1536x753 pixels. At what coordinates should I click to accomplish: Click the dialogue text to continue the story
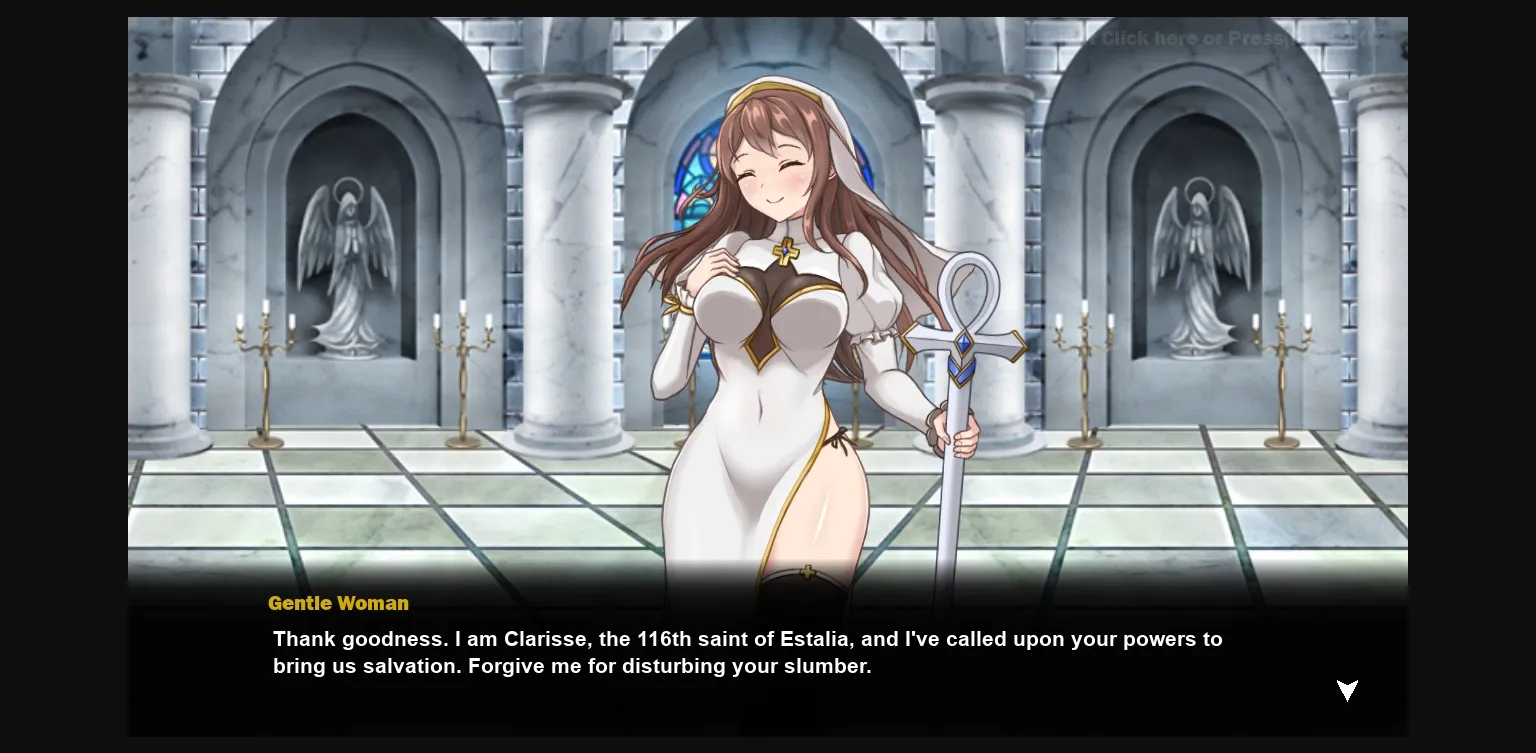[x=748, y=652]
